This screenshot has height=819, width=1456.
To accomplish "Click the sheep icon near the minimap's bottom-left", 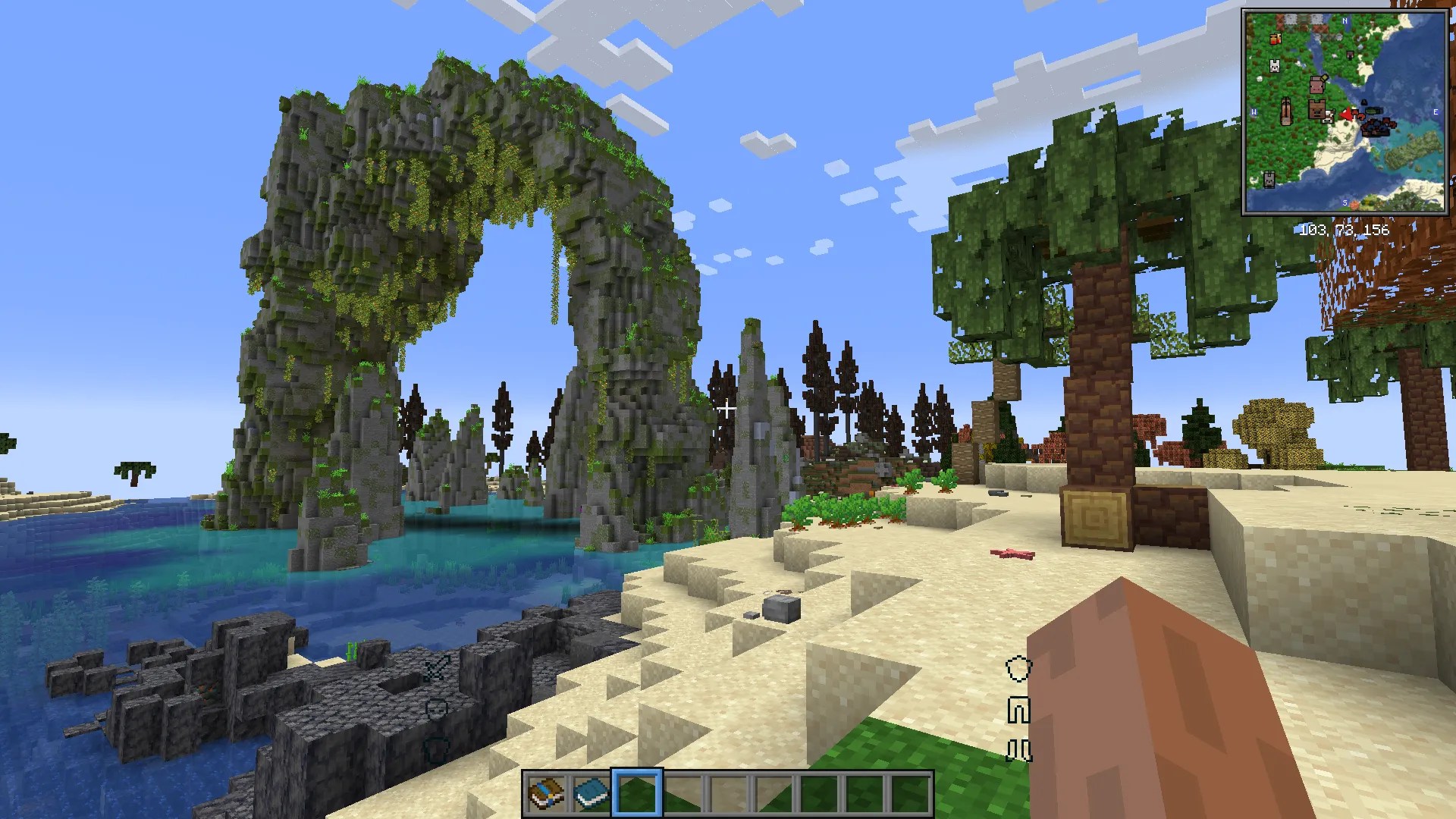I will click(1270, 179).
